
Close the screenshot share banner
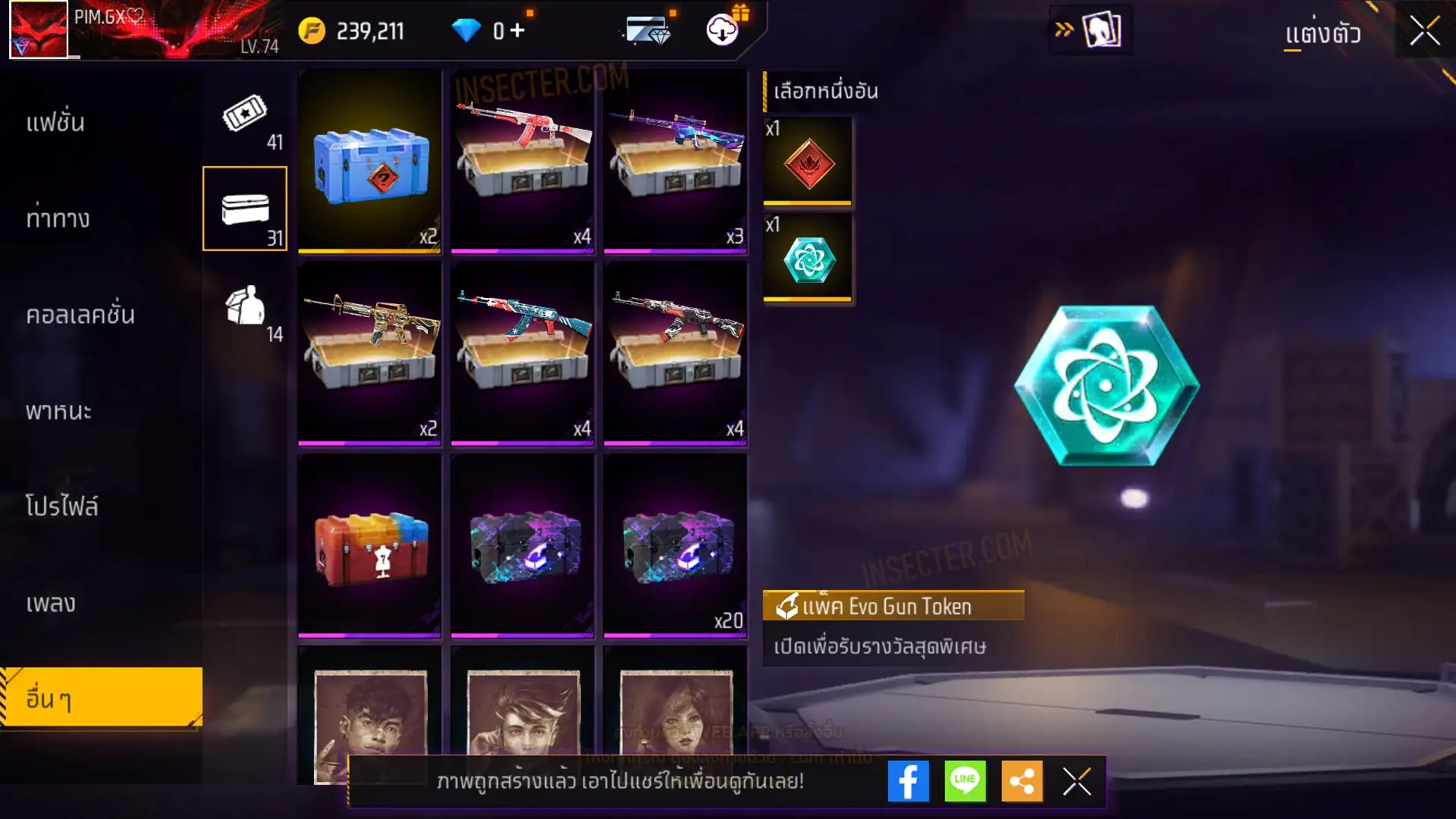1077,781
